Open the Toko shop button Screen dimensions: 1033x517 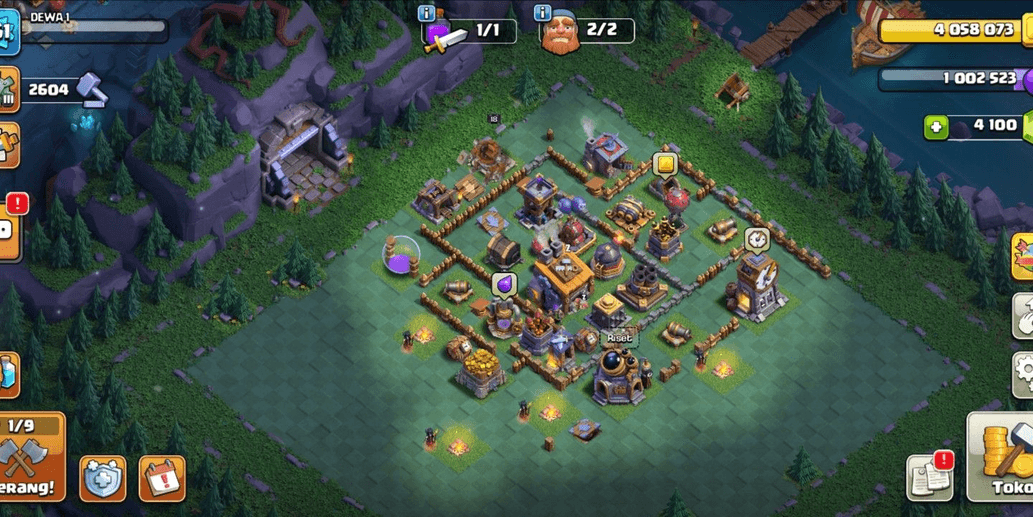tap(1004, 457)
